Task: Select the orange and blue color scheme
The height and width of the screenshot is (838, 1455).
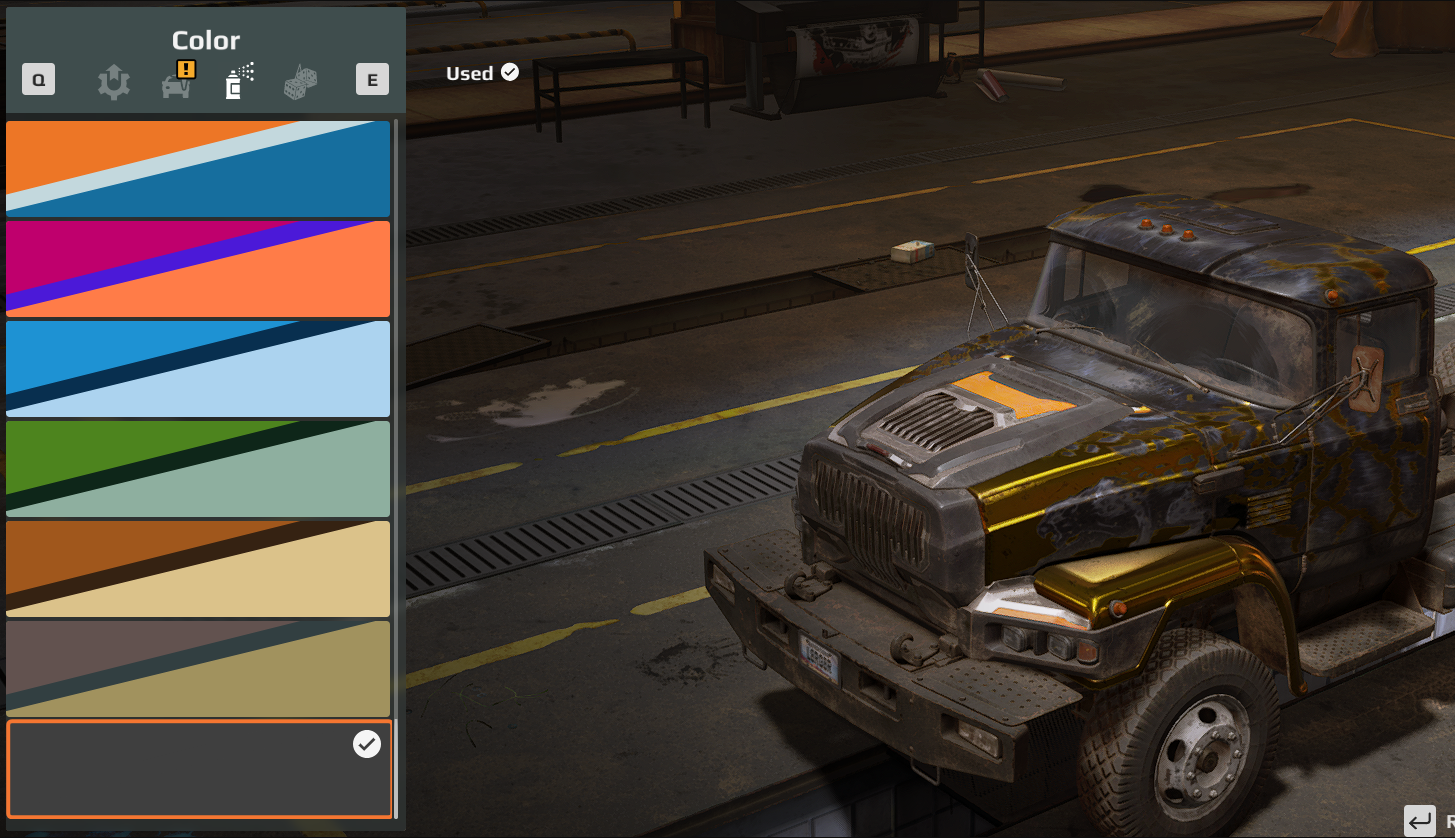Action: [x=198, y=169]
